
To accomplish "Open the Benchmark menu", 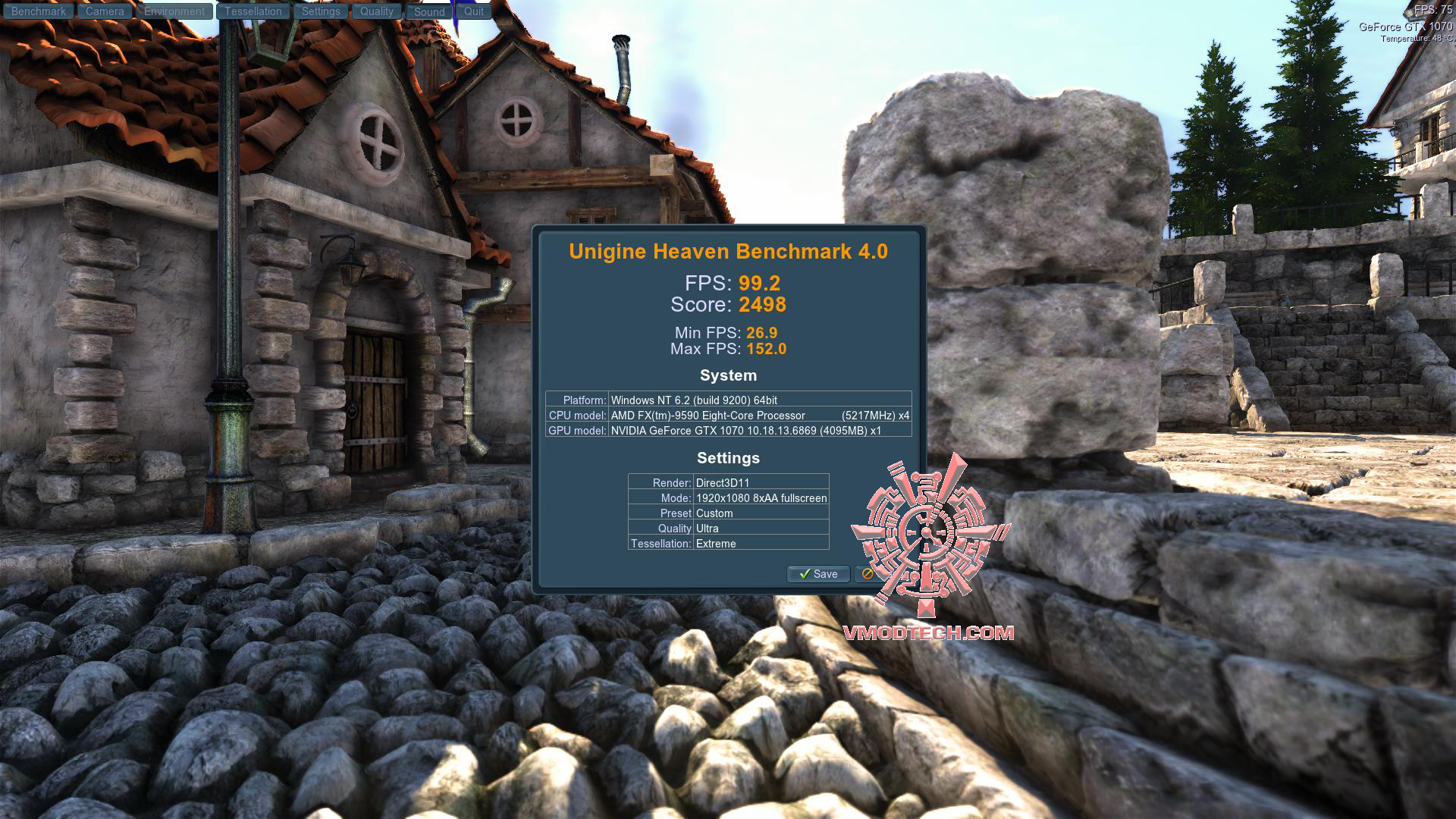I will pos(38,11).
